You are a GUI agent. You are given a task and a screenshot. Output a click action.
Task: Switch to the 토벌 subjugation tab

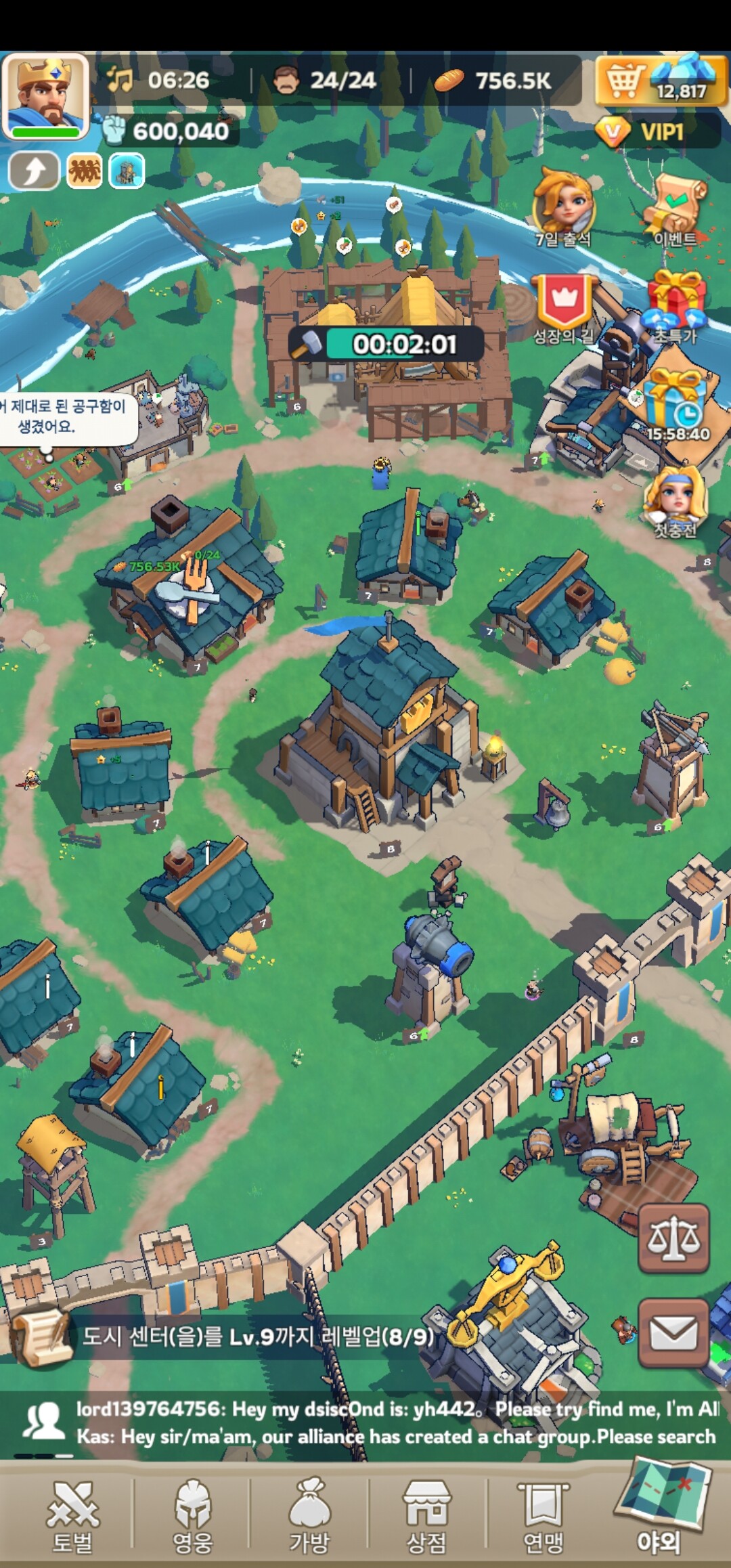pyautogui.click(x=72, y=1514)
